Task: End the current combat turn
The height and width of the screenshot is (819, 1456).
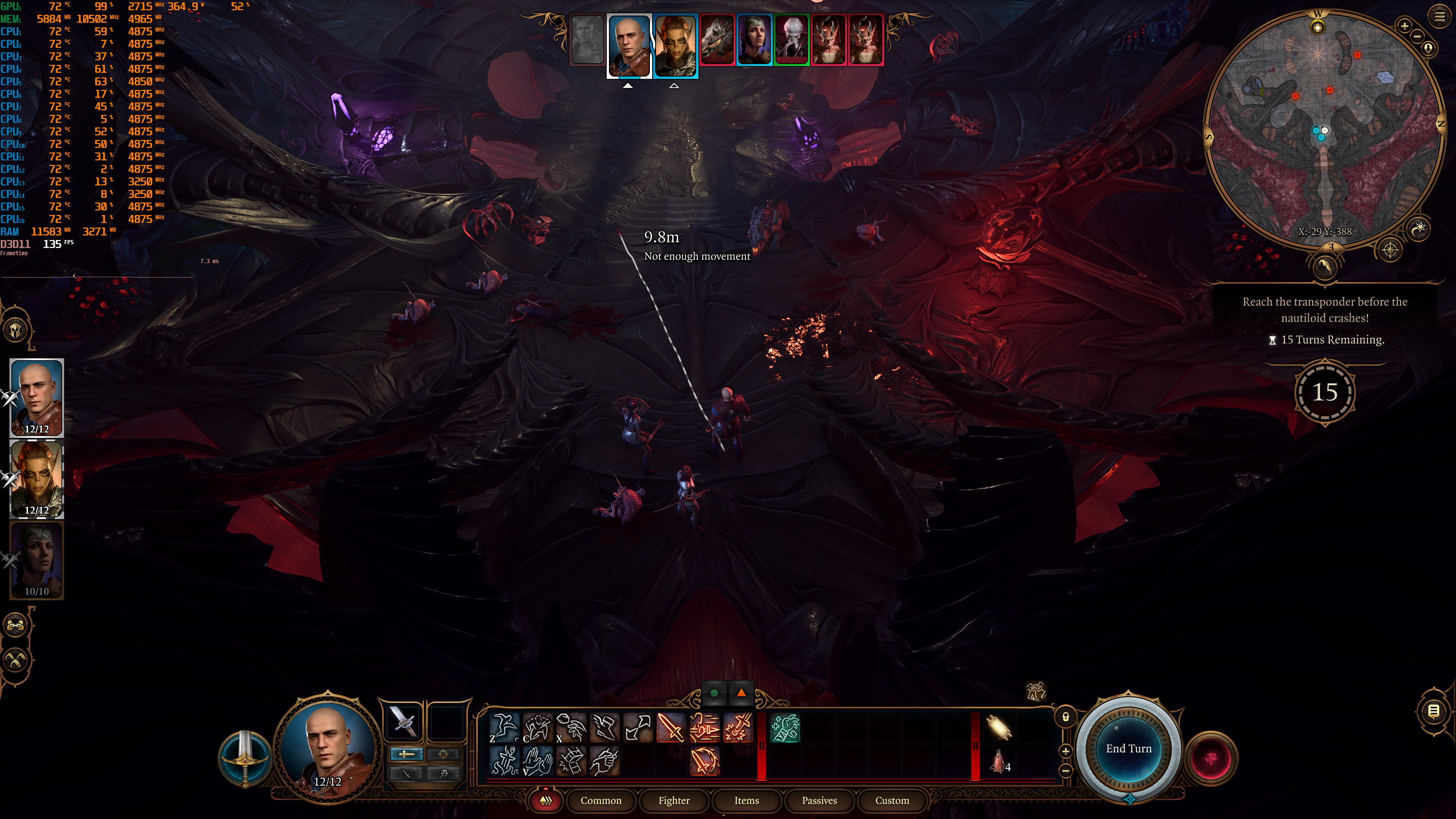Action: click(x=1128, y=748)
